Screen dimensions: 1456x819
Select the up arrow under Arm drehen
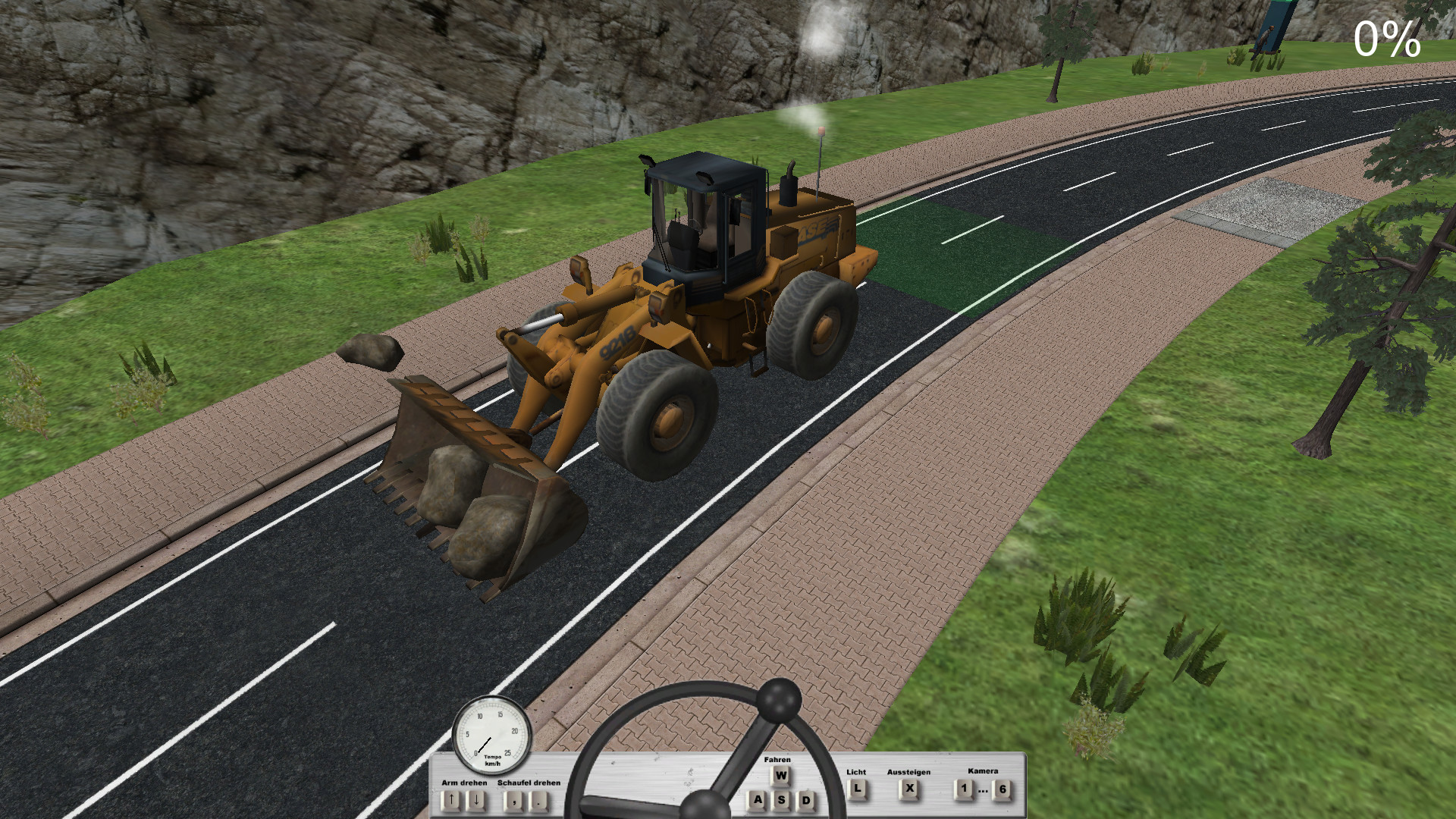click(x=450, y=799)
